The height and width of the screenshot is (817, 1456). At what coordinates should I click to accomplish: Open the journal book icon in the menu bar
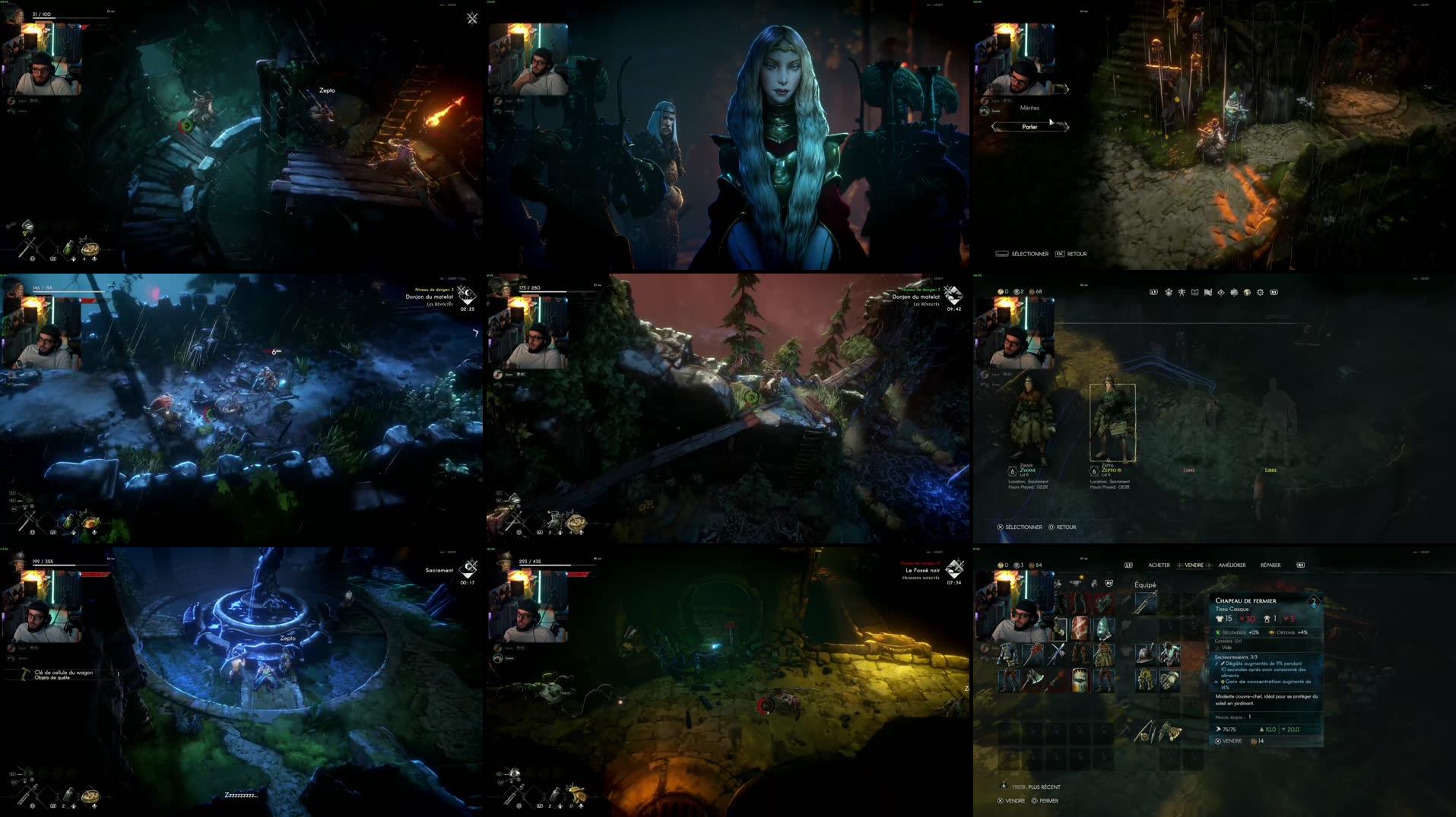click(1195, 293)
